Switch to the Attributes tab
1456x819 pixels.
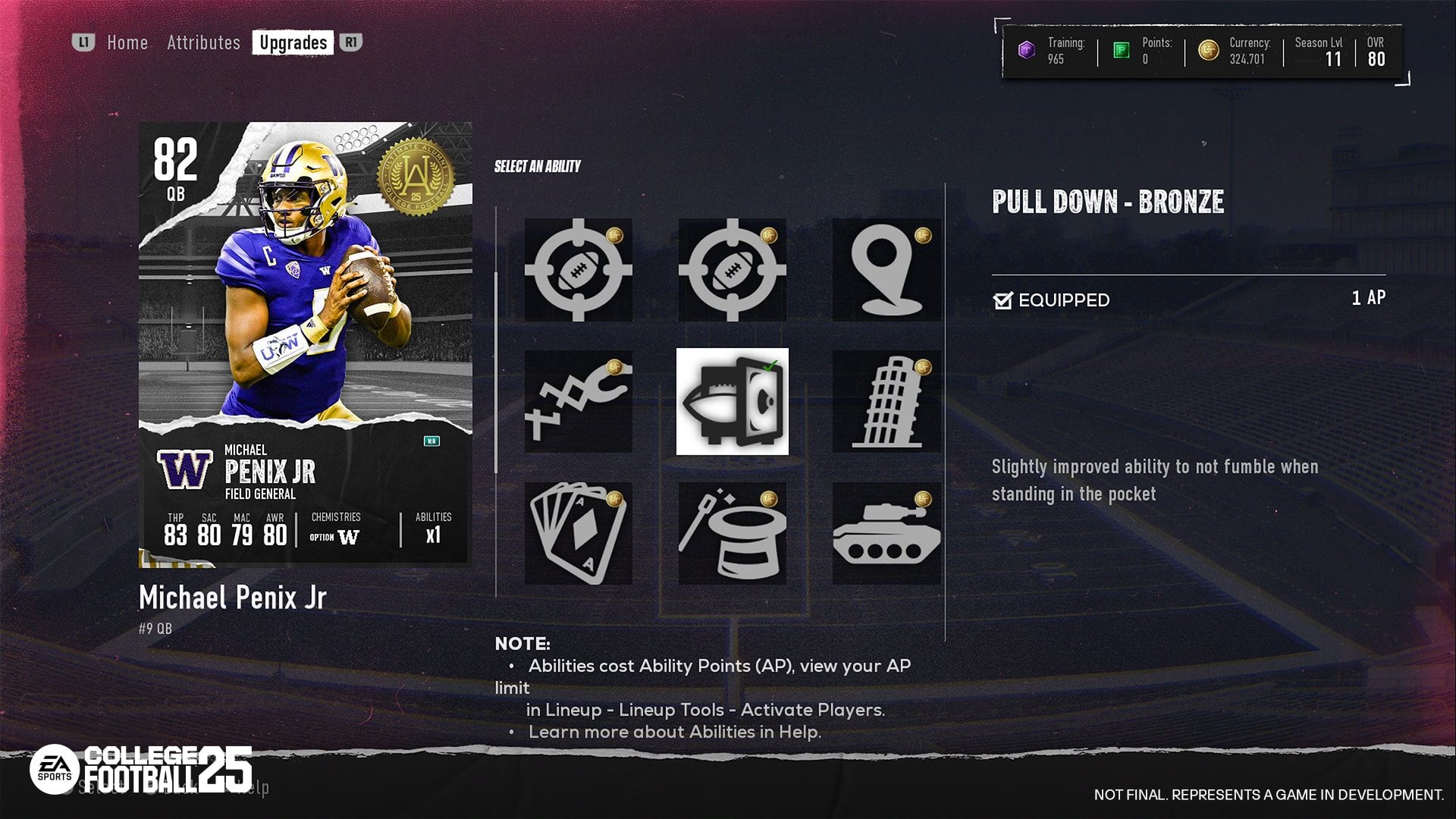(205, 42)
